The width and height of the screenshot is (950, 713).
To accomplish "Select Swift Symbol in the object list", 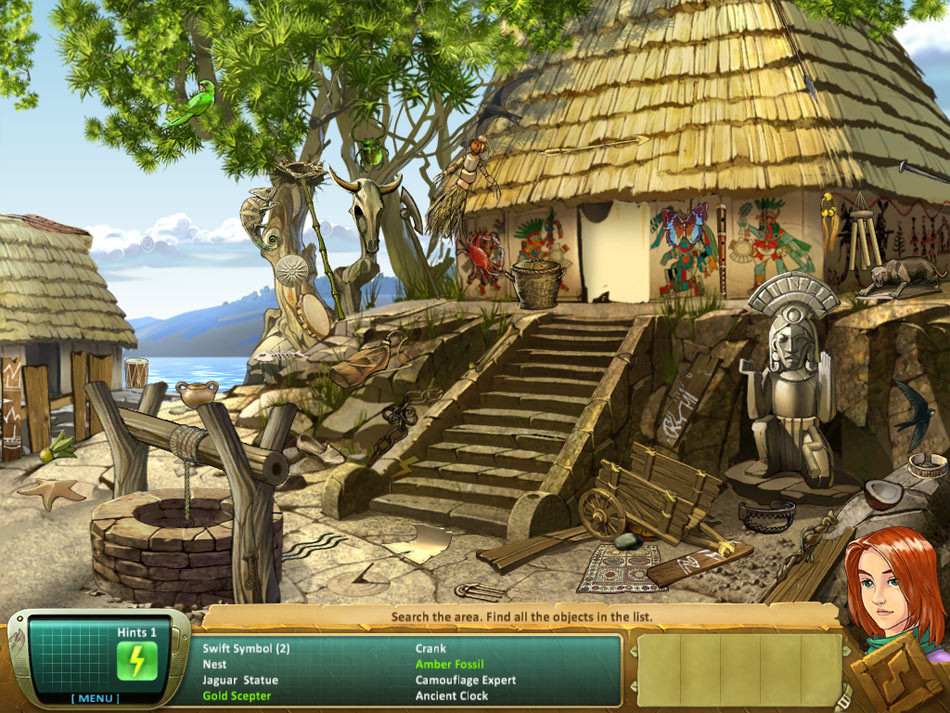I will 246,648.
